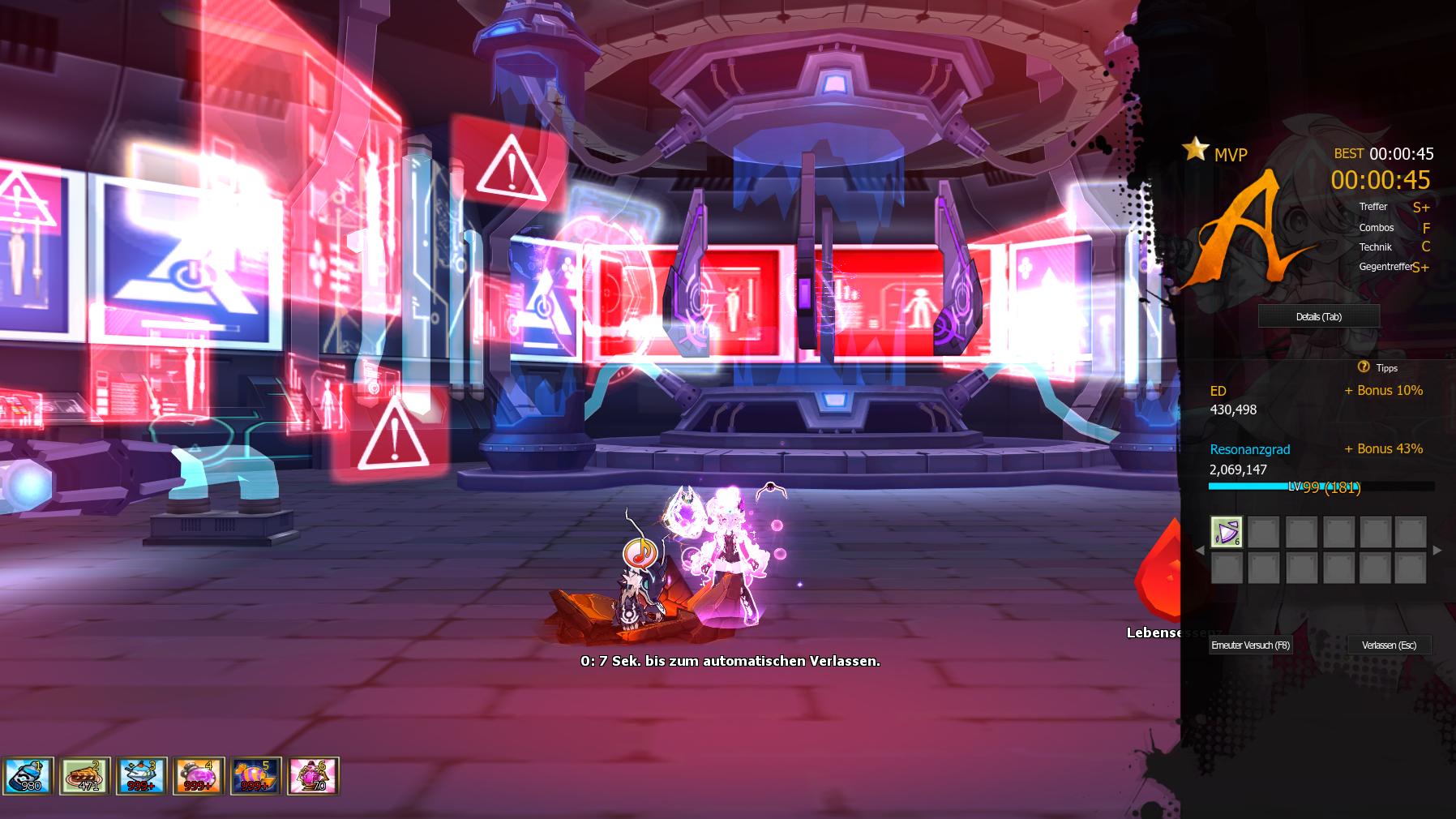The height and width of the screenshot is (819, 1456).
Task: Use the pie slice in quickslot 2
Action: tap(84, 776)
